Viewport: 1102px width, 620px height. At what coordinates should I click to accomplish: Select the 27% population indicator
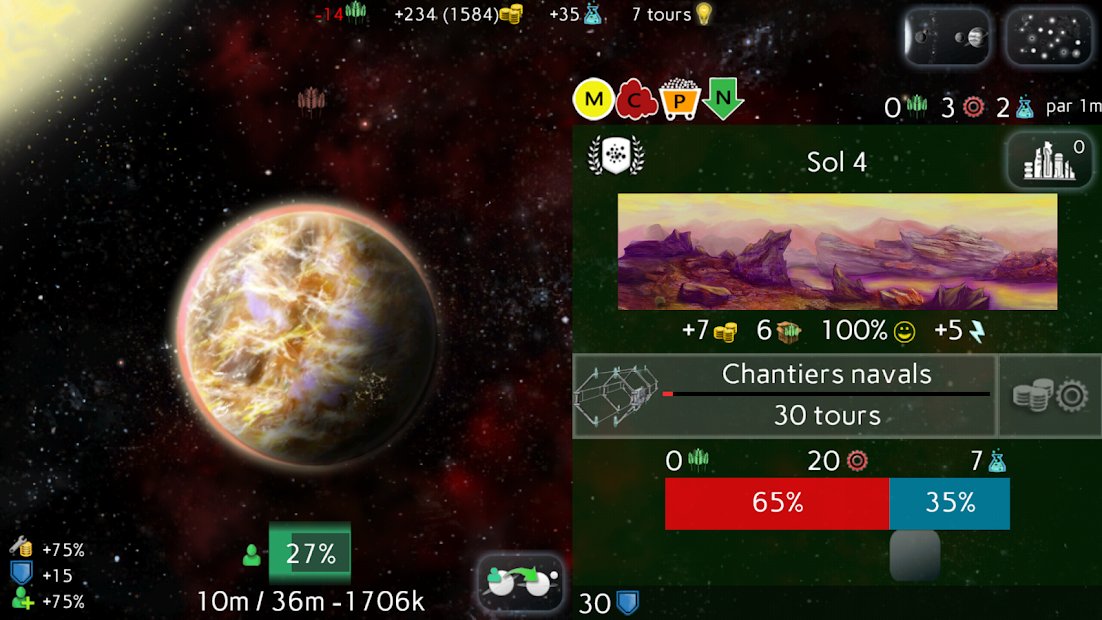(x=310, y=554)
